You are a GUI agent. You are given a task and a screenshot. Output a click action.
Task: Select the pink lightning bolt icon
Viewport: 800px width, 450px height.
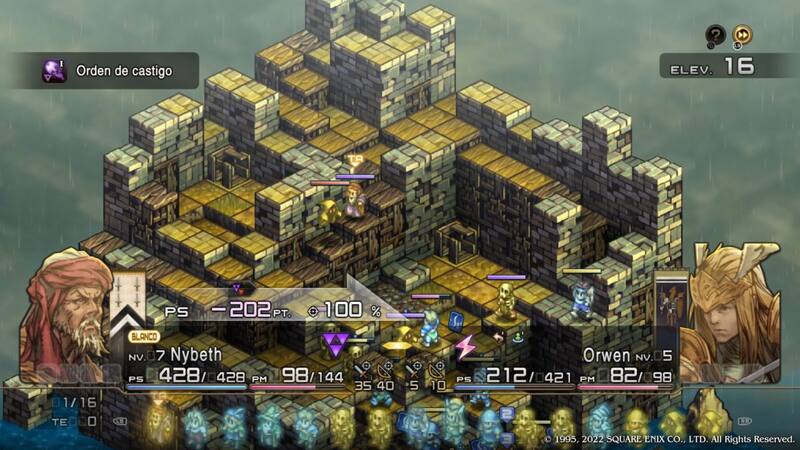click(x=466, y=347)
